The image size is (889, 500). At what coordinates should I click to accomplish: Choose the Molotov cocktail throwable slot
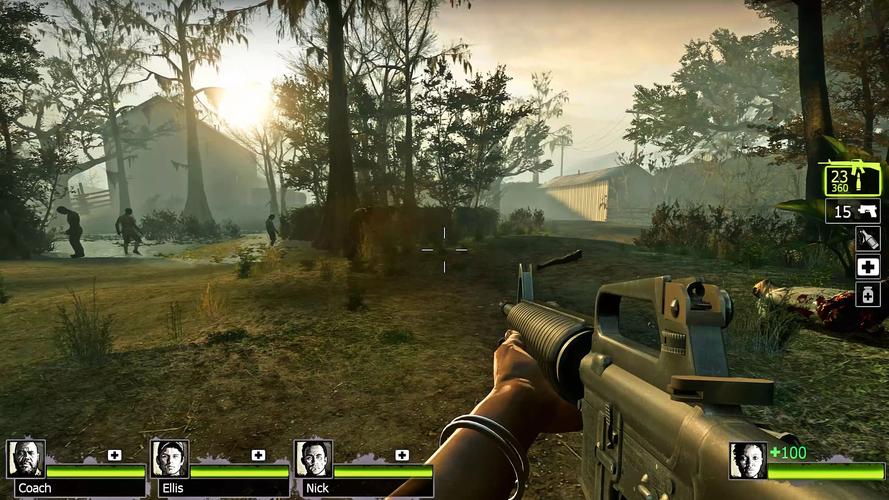pos(868,239)
